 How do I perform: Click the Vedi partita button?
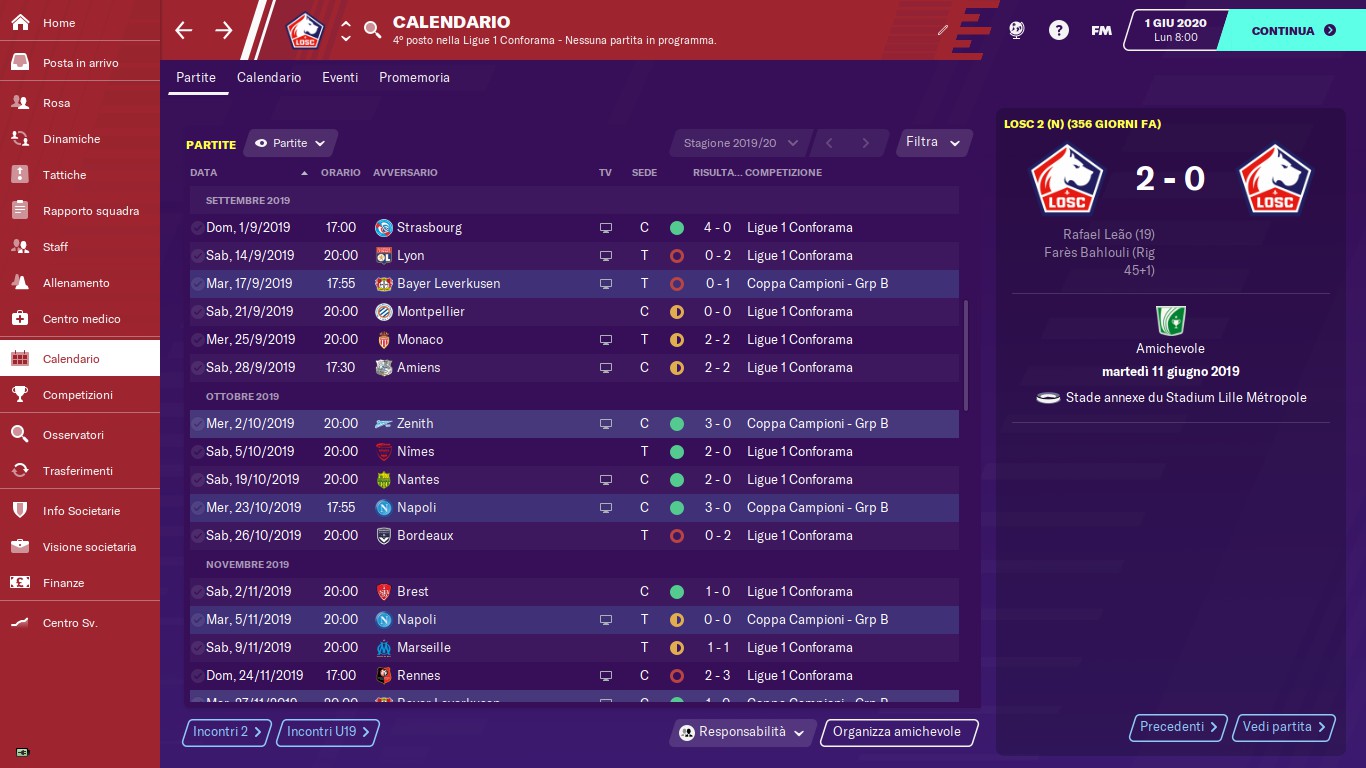pyautogui.click(x=1285, y=727)
